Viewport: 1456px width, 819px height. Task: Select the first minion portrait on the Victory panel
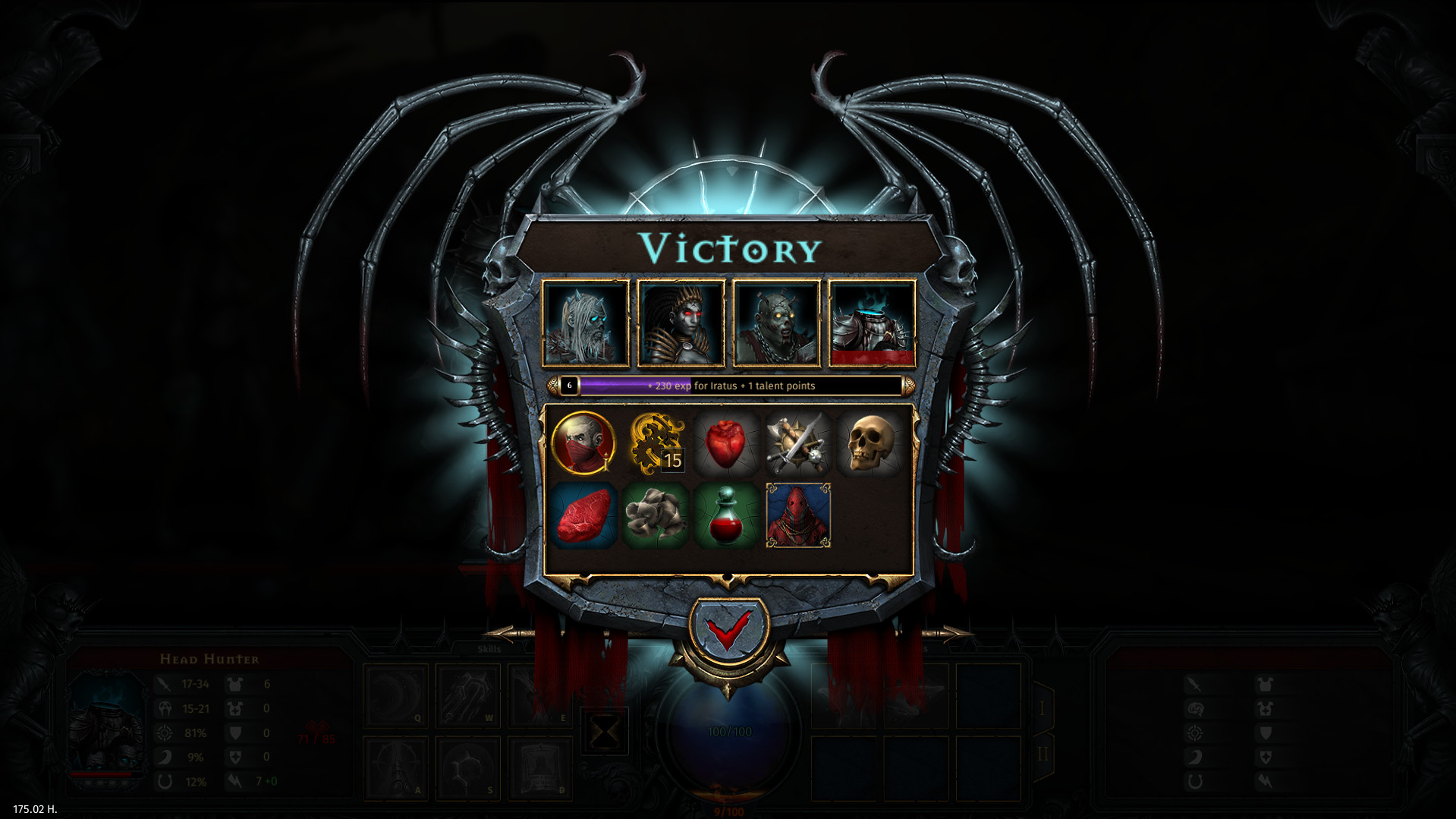(x=584, y=323)
